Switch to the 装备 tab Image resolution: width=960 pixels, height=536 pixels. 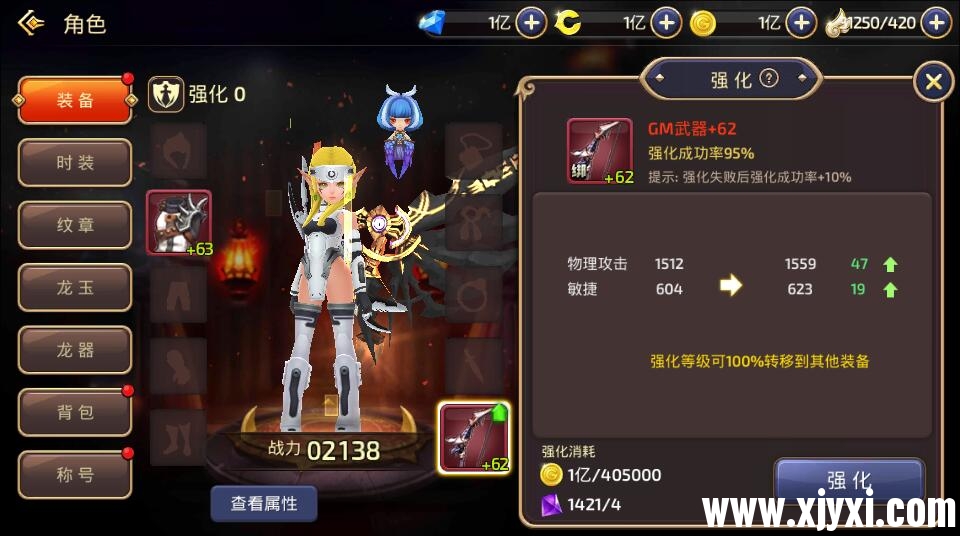(x=75, y=100)
